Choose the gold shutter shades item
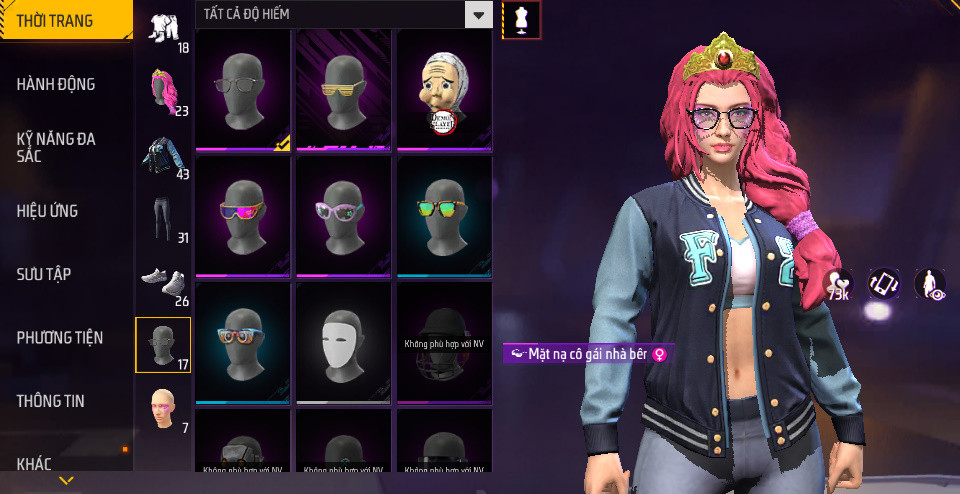Screen dimensions: 960x494 343,90
